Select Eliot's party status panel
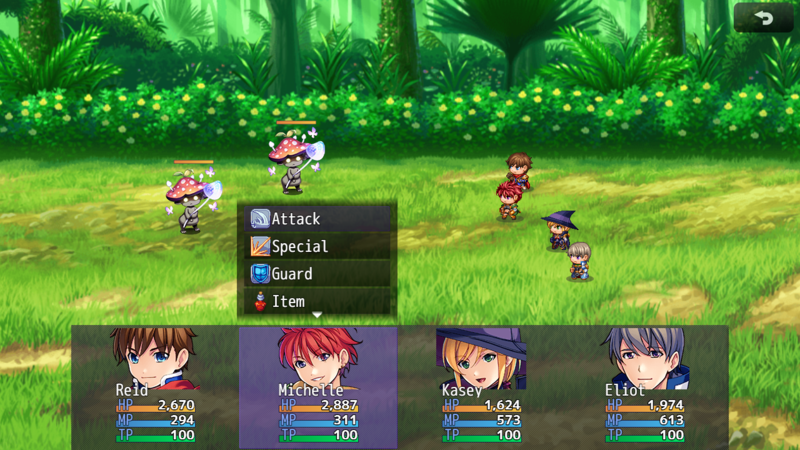Image resolution: width=800 pixels, height=450 pixels. click(645, 387)
